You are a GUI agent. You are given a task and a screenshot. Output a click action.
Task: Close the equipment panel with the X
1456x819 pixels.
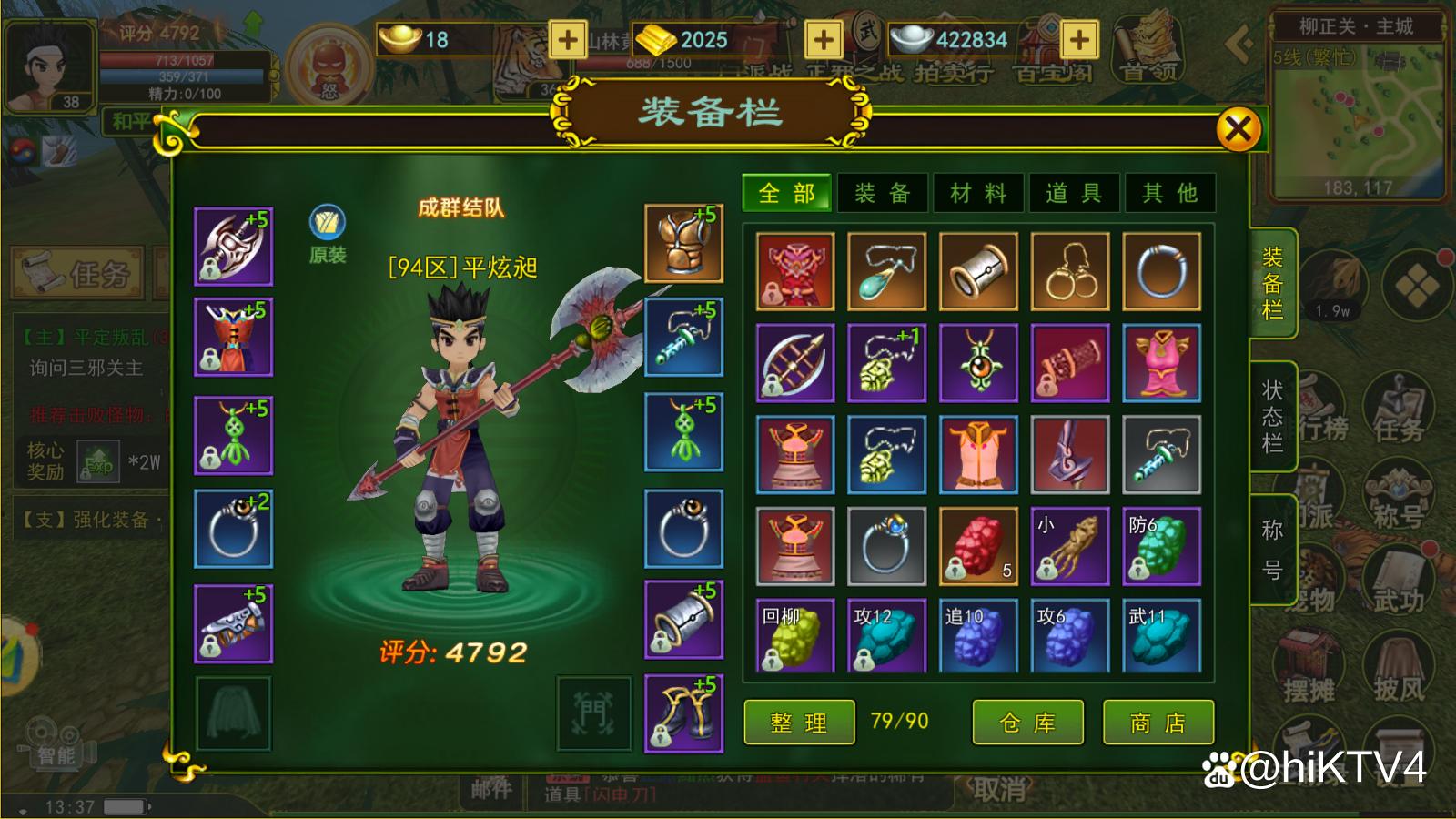point(1238,129)
